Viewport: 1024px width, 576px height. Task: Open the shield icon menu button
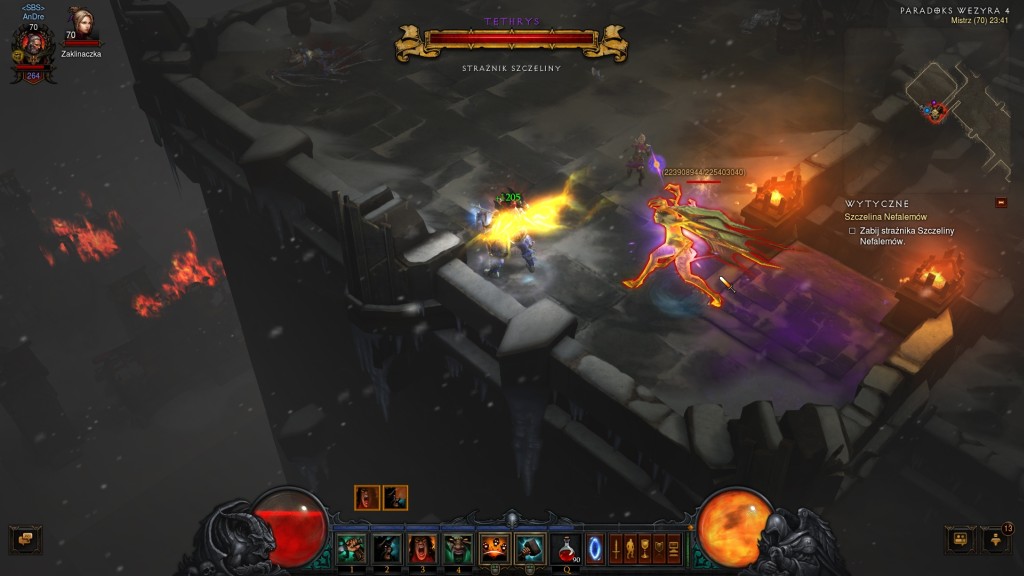click(659, 548)
